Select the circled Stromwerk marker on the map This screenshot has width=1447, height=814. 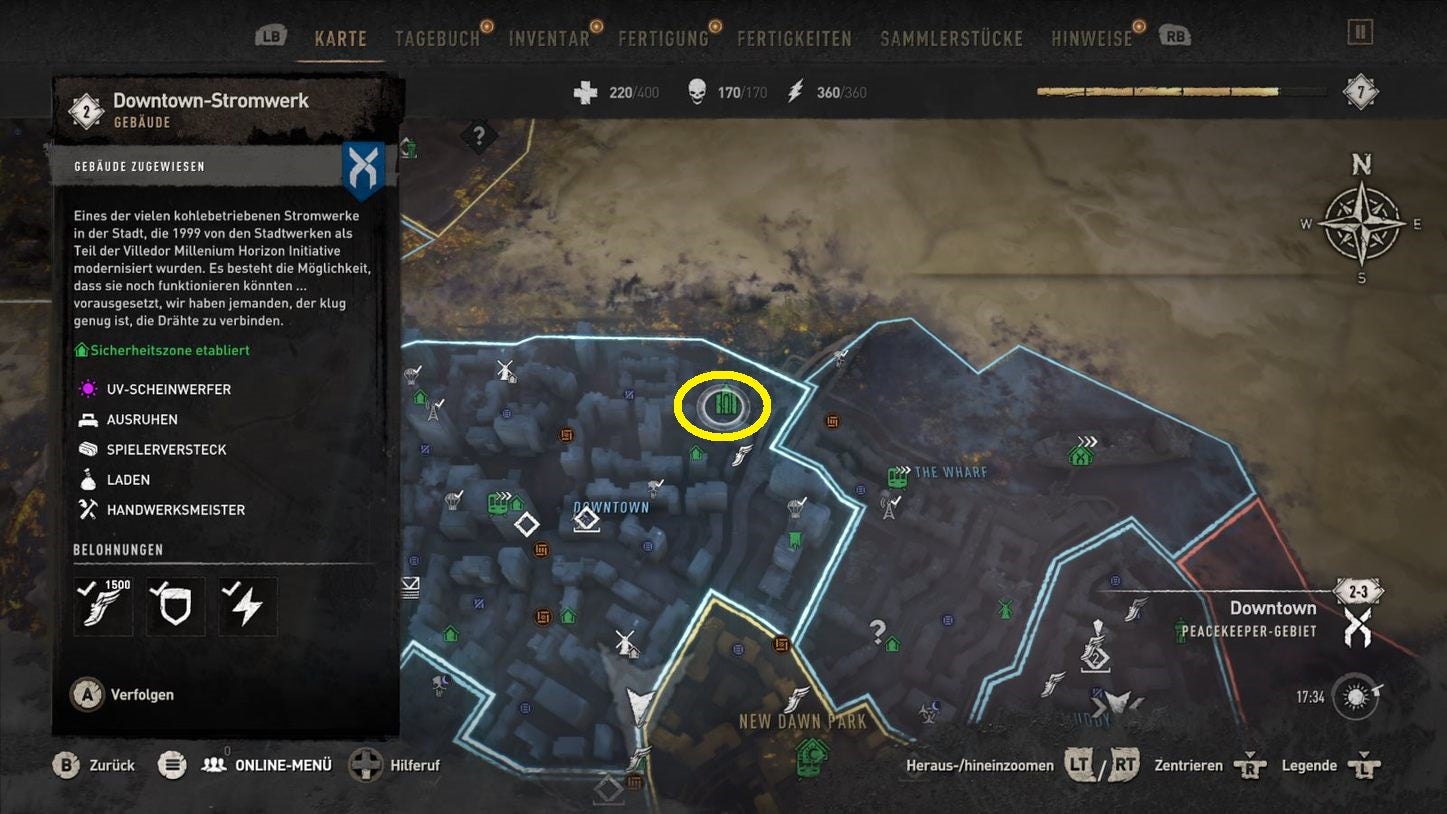tap(722, 403)
